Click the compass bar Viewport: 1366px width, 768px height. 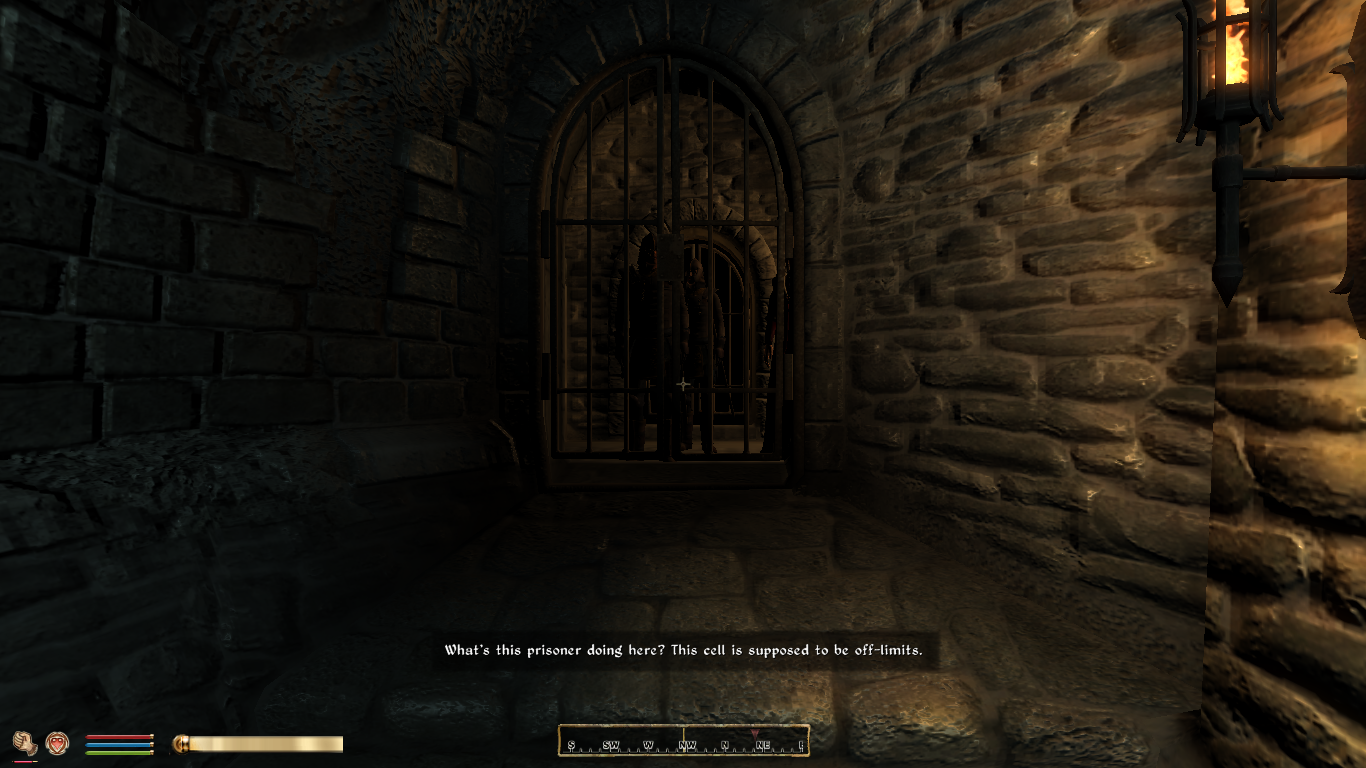coord(684,741)
